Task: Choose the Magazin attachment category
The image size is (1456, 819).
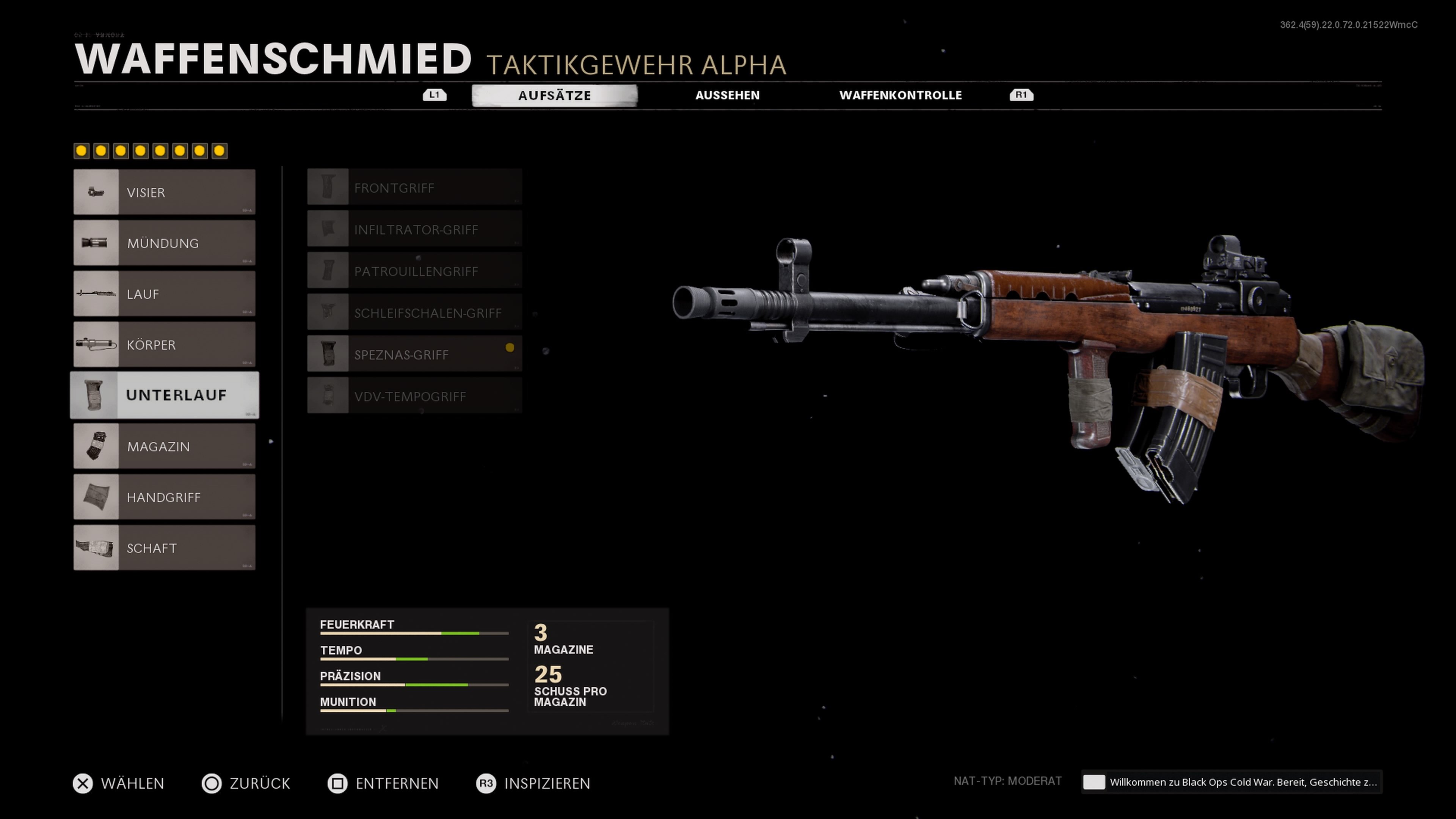Action: point(164,447)
